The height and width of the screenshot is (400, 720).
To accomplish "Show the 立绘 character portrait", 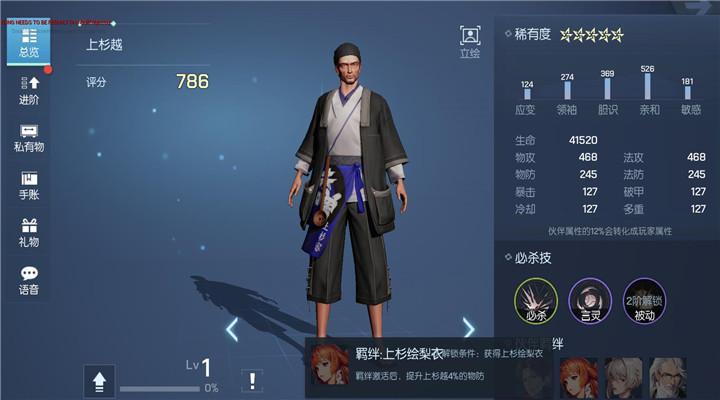I will tap(470, 41).
